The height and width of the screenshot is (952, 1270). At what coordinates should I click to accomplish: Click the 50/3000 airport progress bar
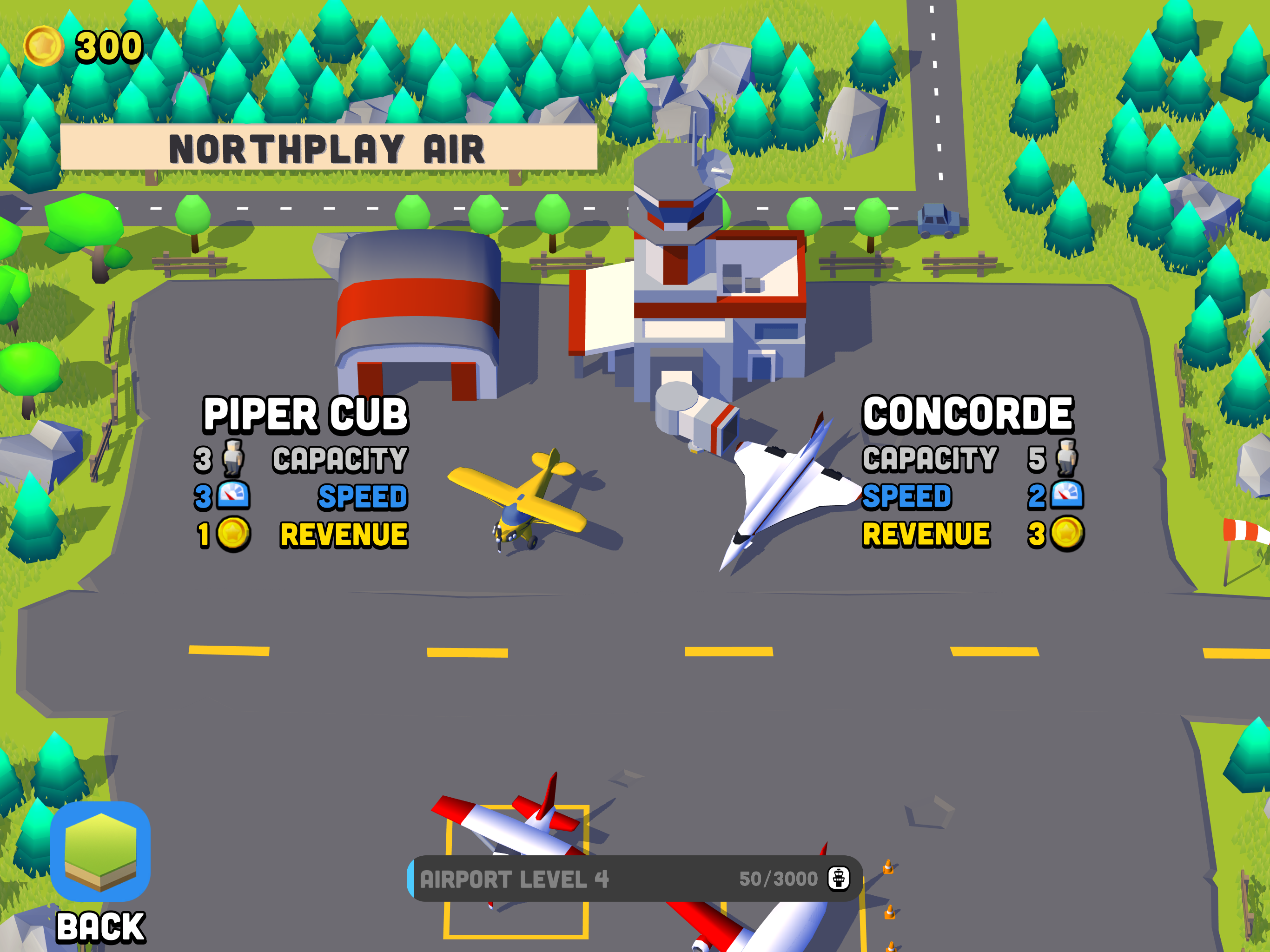click(778, 879)
